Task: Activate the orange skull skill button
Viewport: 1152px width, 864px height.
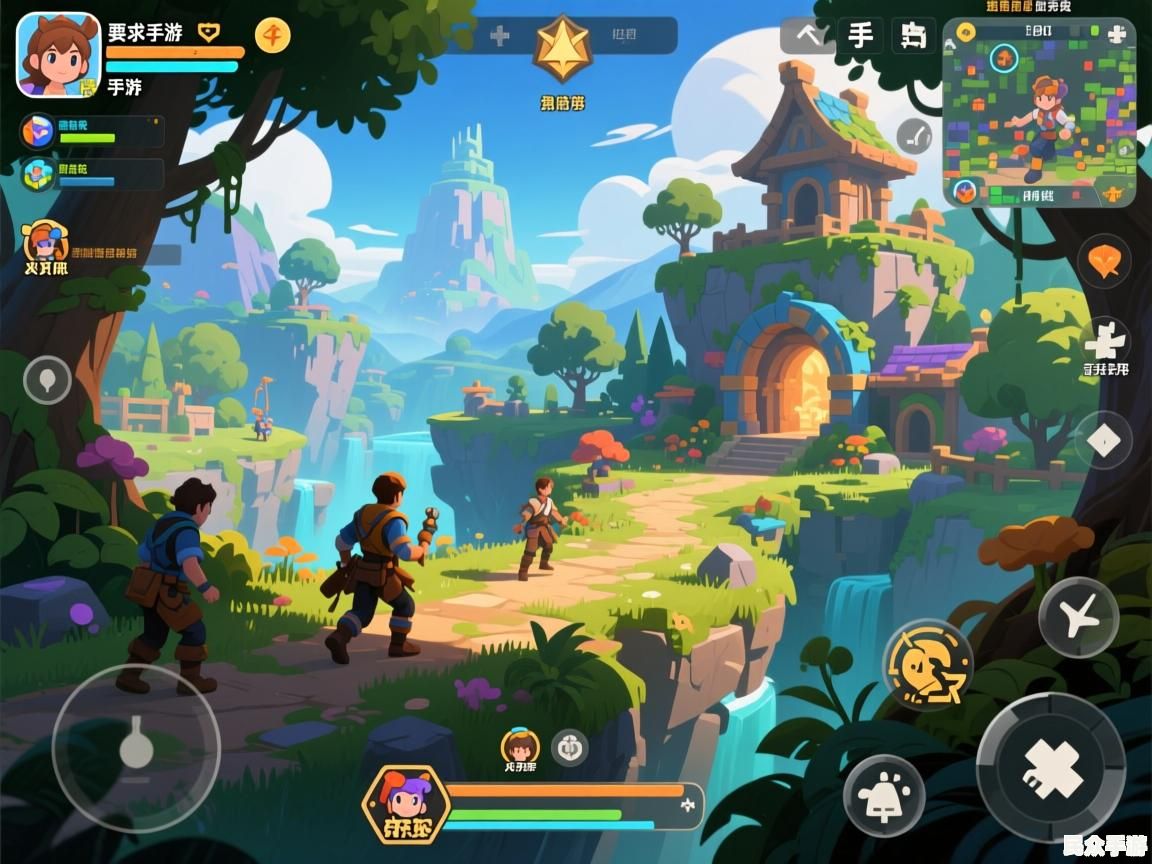Action: point(928,664)
